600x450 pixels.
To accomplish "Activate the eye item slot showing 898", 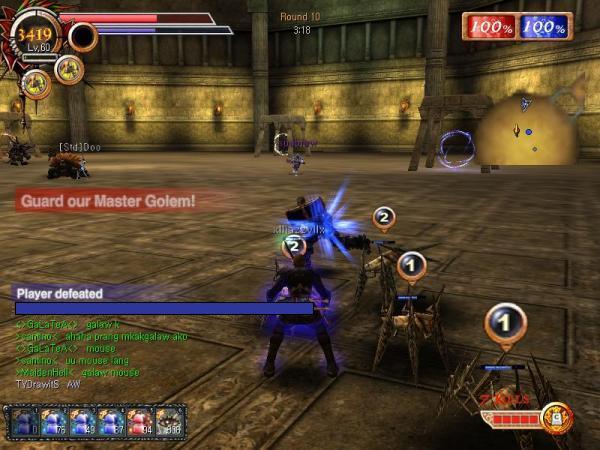I will click(170, 422).
